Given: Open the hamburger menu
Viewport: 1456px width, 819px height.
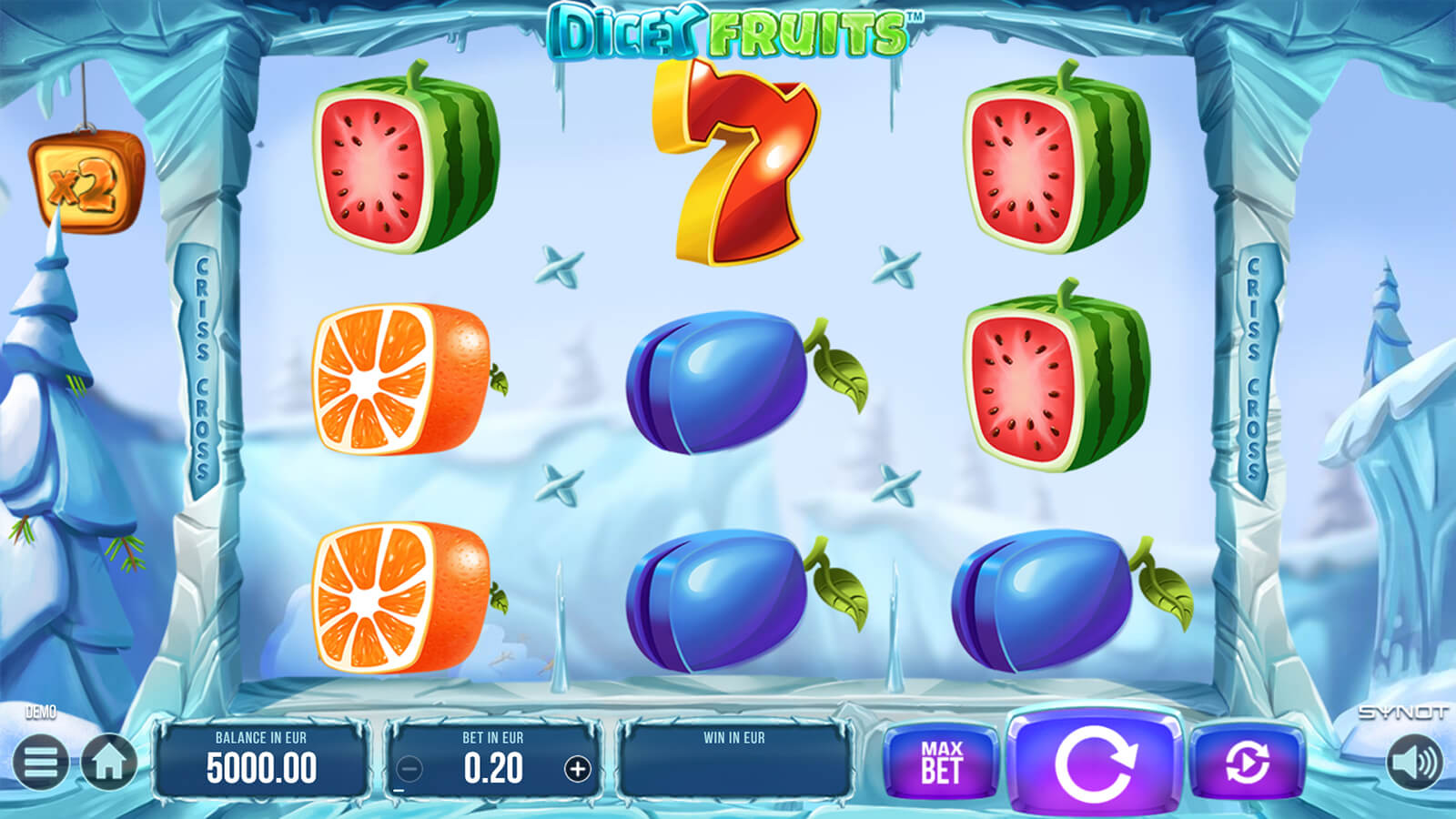Looking at the screenshot, I should point(40,763).
